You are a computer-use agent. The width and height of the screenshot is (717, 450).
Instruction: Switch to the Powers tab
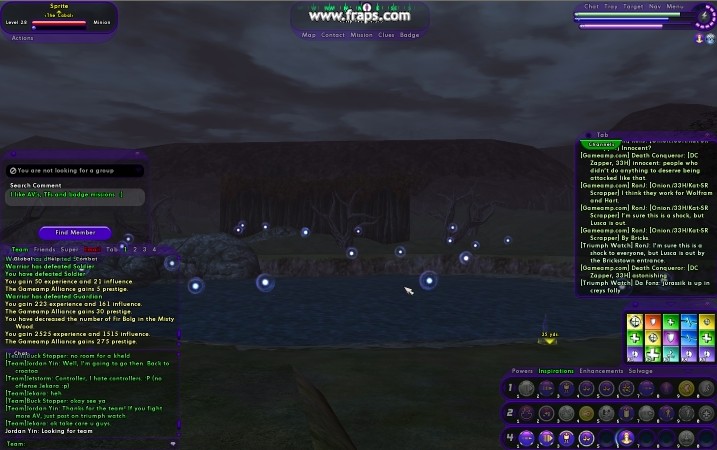click(522, 371)
